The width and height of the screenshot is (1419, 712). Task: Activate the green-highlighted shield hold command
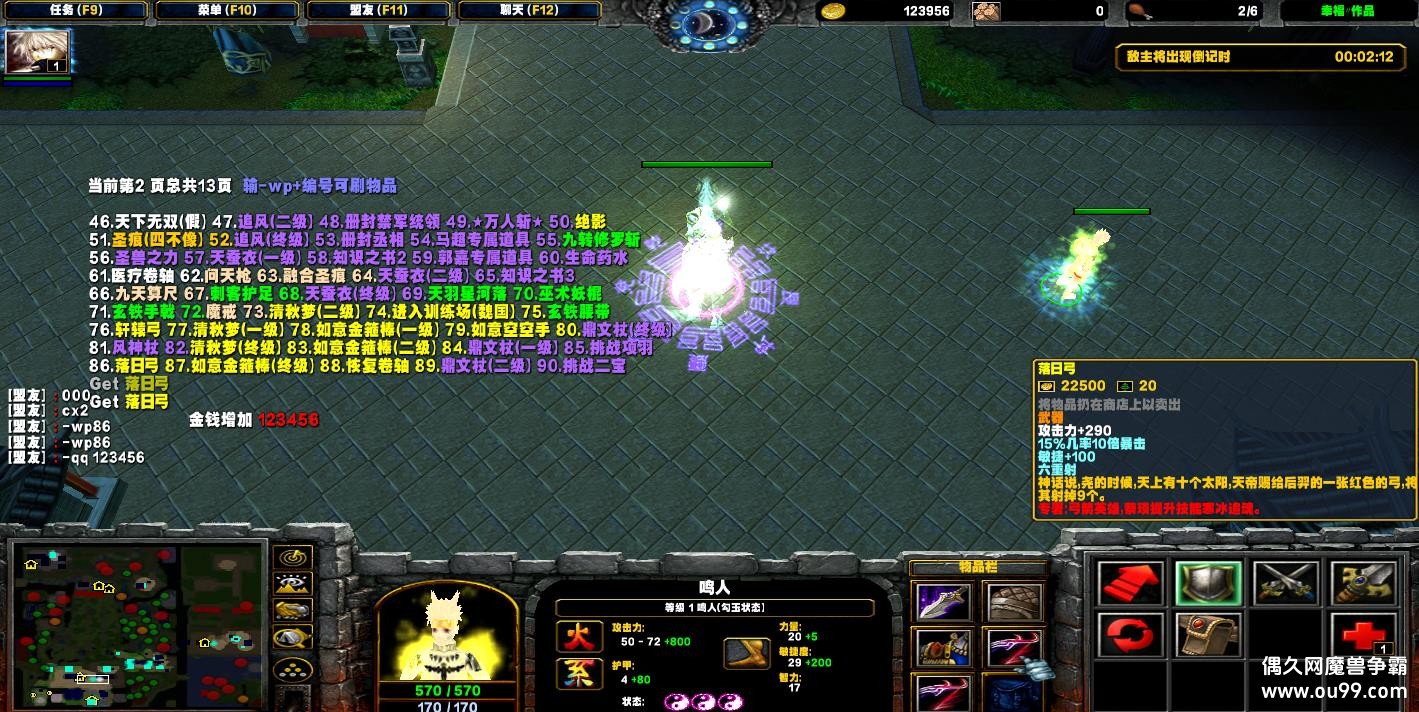pos(1208,583)
